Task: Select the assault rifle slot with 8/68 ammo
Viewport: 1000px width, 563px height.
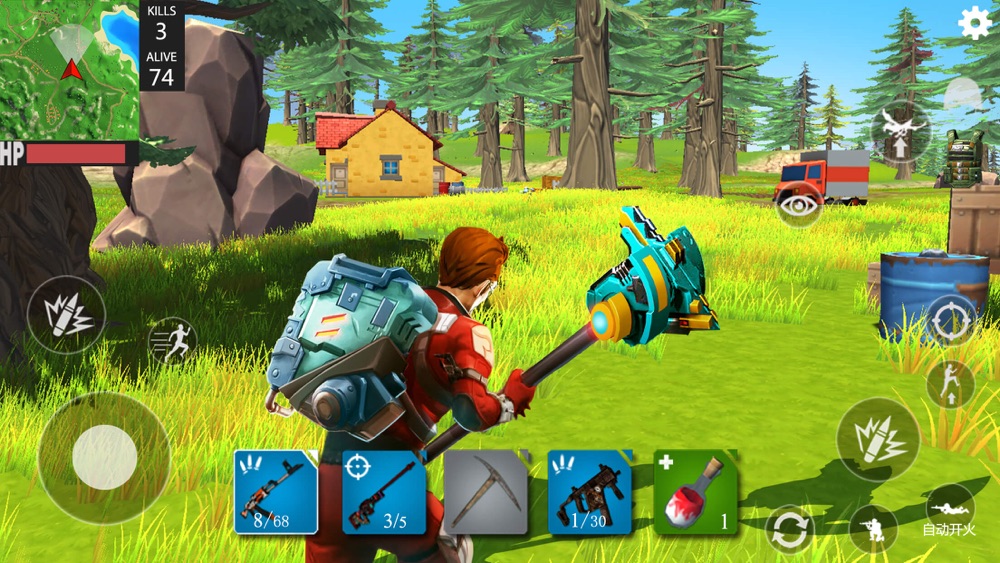Action: tap(276, 491)
